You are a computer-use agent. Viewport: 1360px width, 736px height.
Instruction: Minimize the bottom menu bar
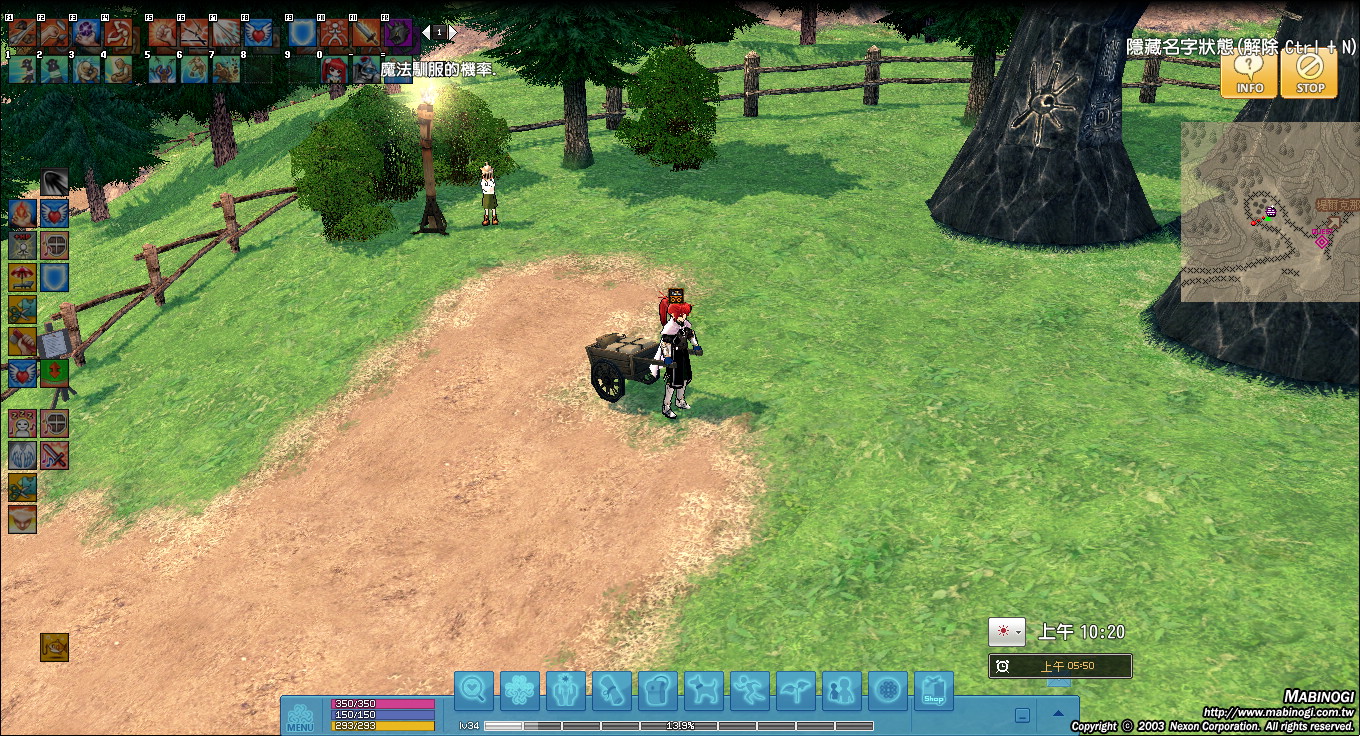click(1022, 715)
